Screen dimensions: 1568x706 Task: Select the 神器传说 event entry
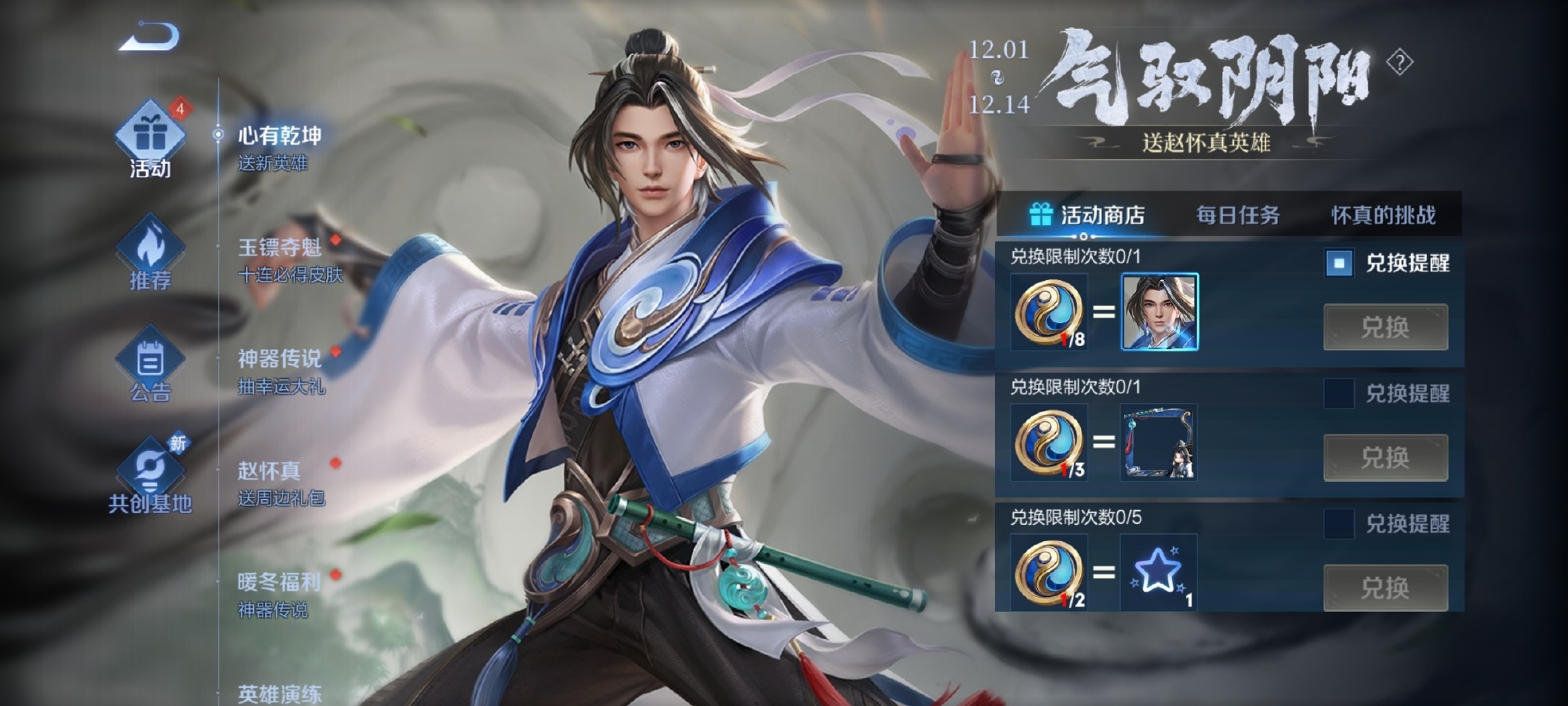click(281, 371)
